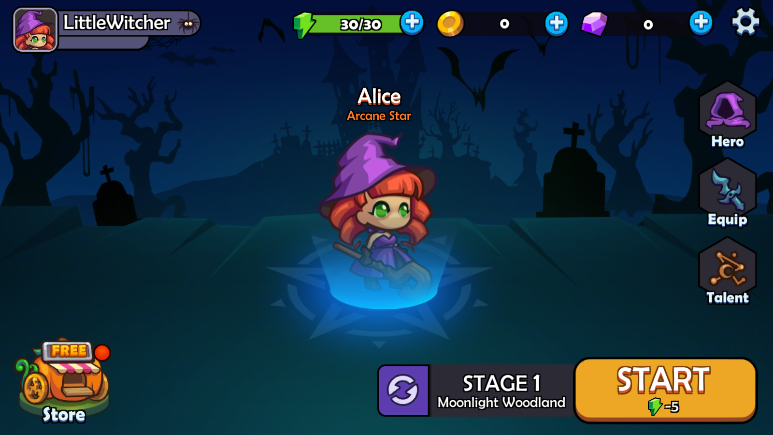Open the Talent menu
This screenshot has height=435, width=773.
tap(727, 270)
